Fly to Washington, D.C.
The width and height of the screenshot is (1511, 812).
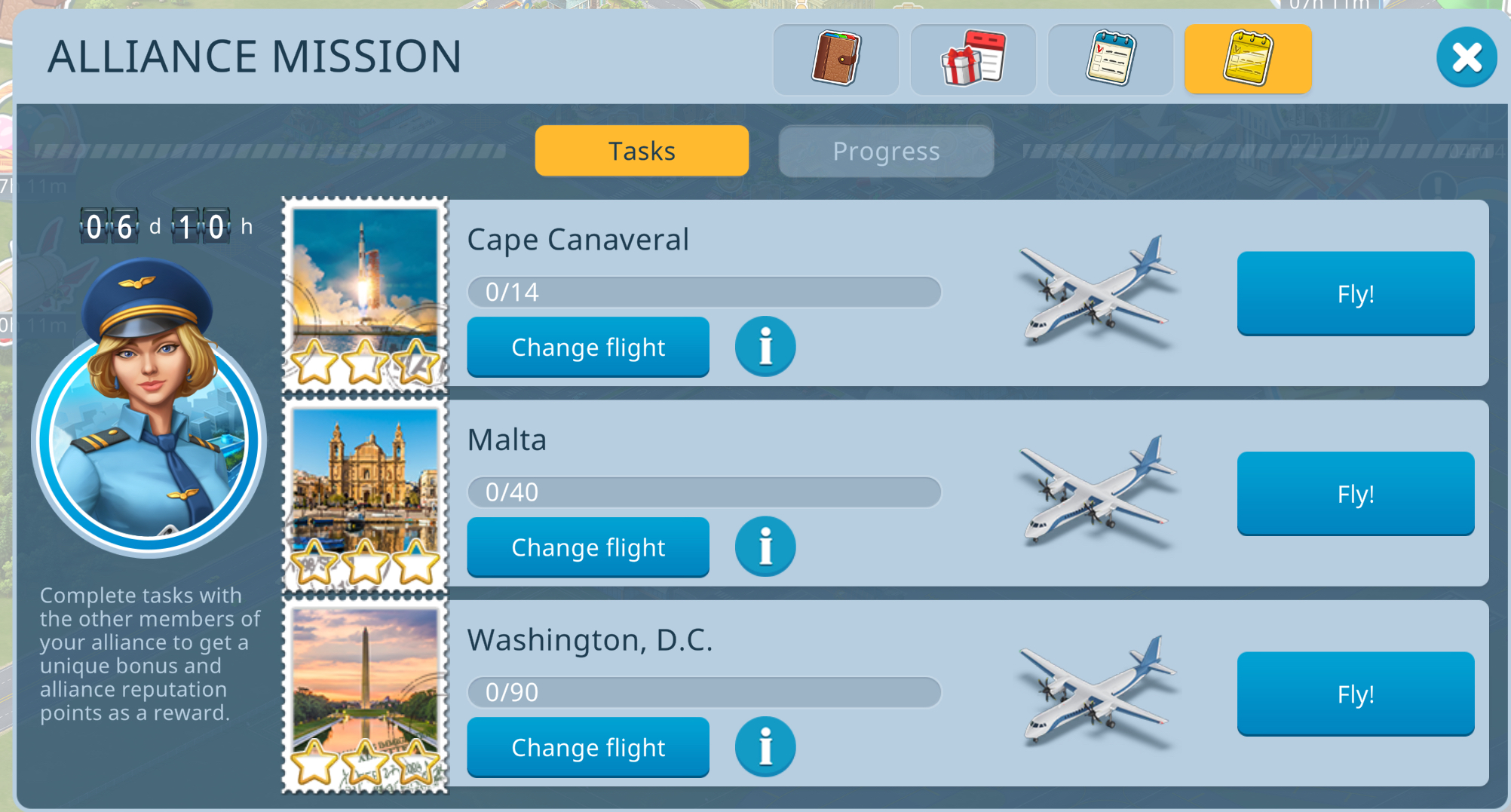1355,694
